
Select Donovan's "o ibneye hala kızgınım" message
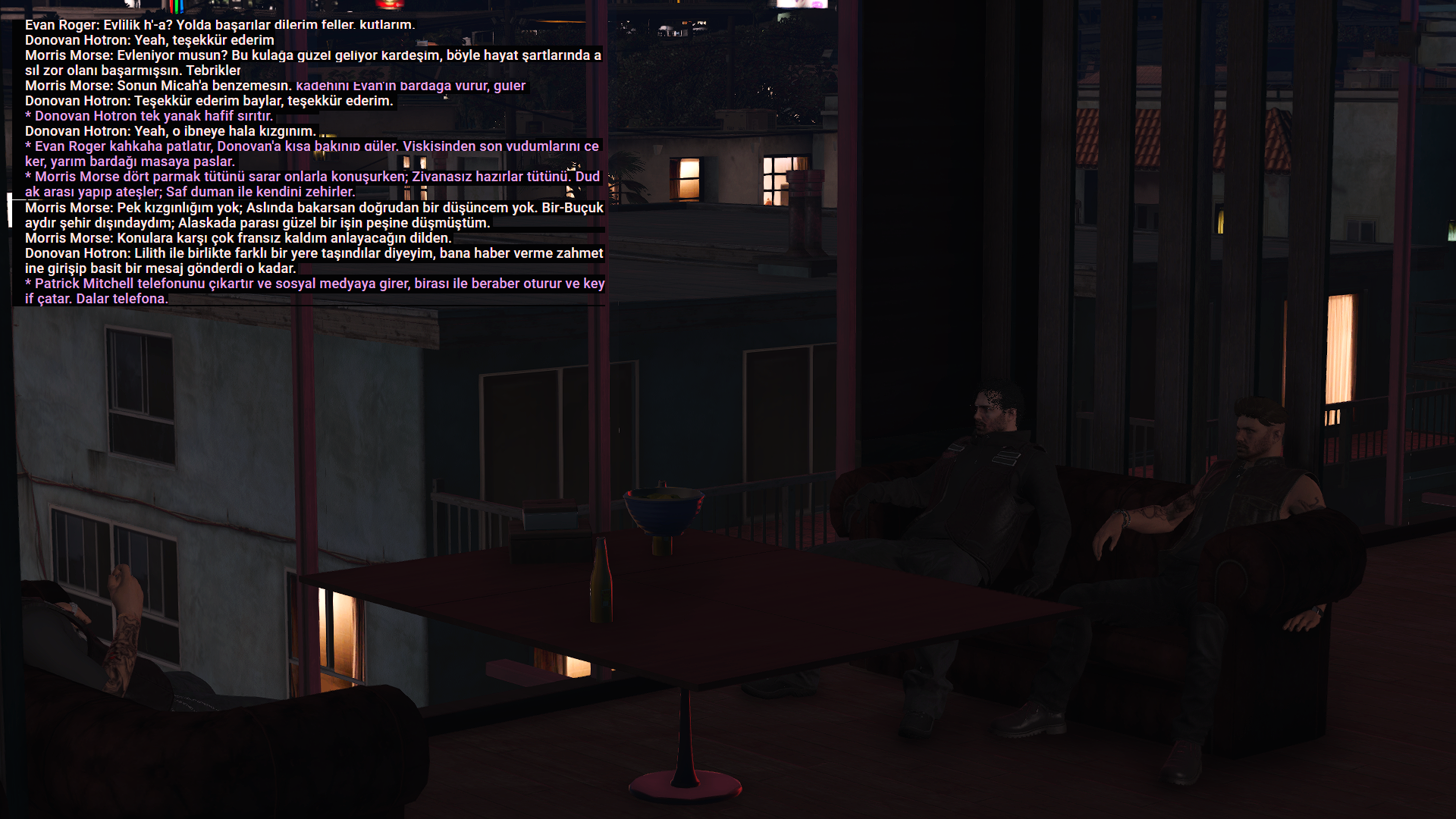coord(171,131)
